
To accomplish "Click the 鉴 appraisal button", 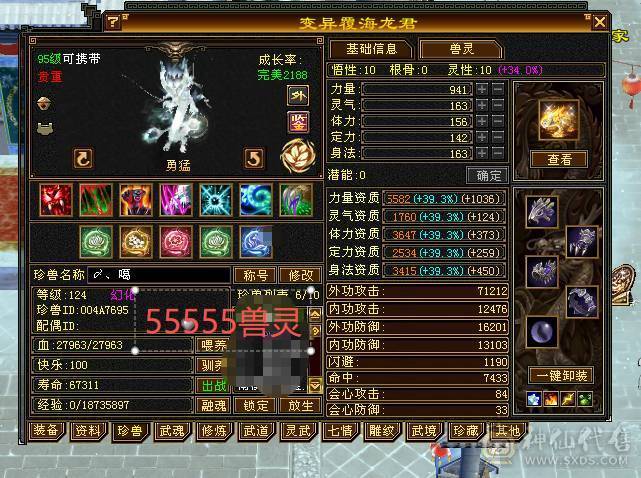I will [298, 122].
